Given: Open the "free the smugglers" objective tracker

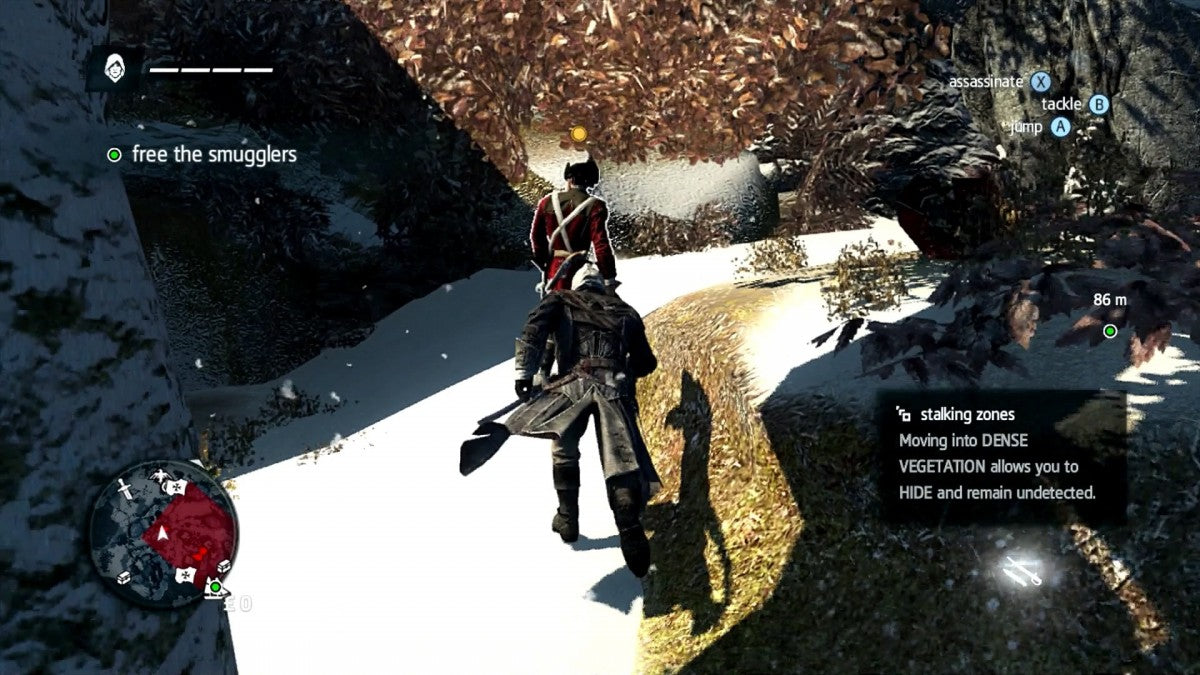Looking at the screenshot, I should tap(203, 155).
